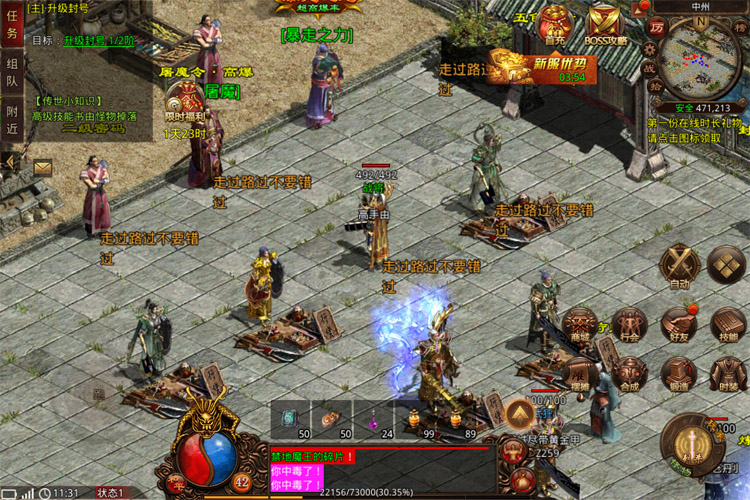Open the 好友 friends list
Viewport: 750px width, 500px height.
tap(679, 324)
